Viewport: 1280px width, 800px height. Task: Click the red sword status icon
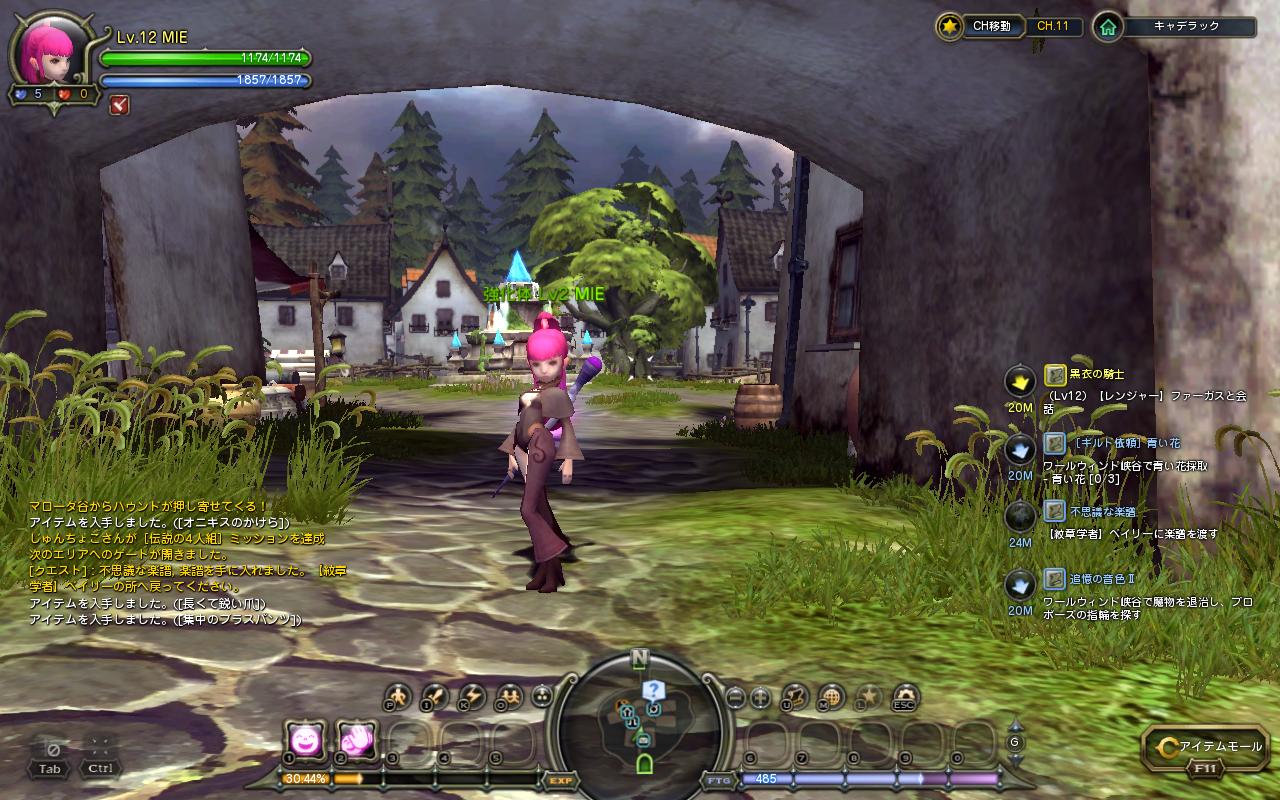click(x=119, y=103)
